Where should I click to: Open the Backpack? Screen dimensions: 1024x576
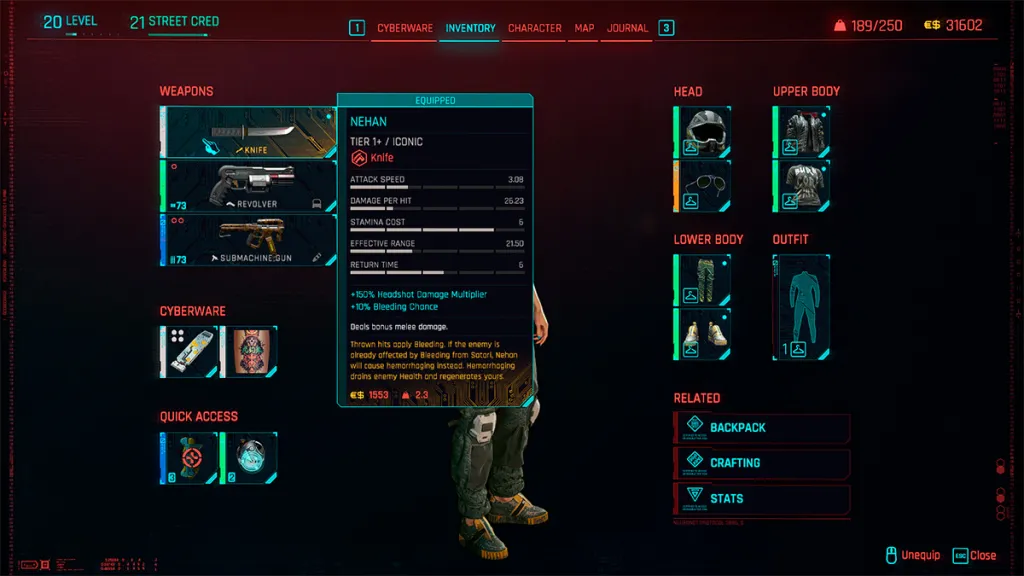[x=763, y=428]
